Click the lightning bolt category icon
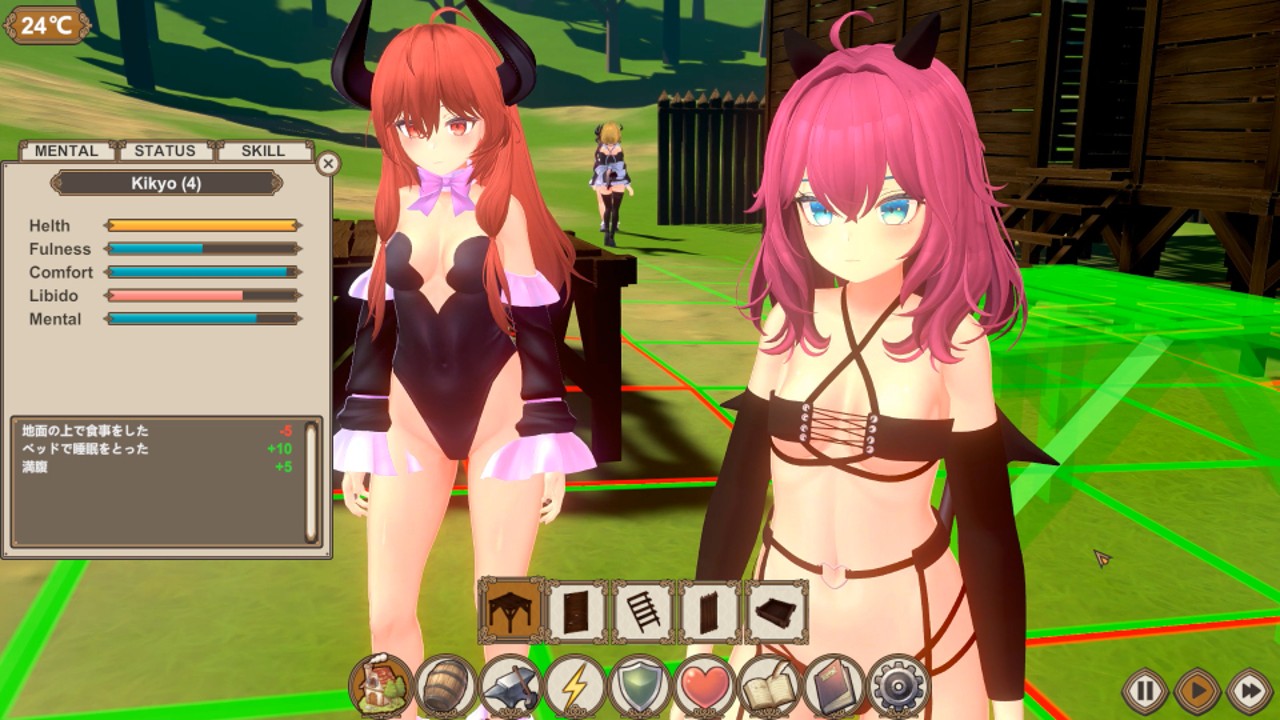 (575, 687)
